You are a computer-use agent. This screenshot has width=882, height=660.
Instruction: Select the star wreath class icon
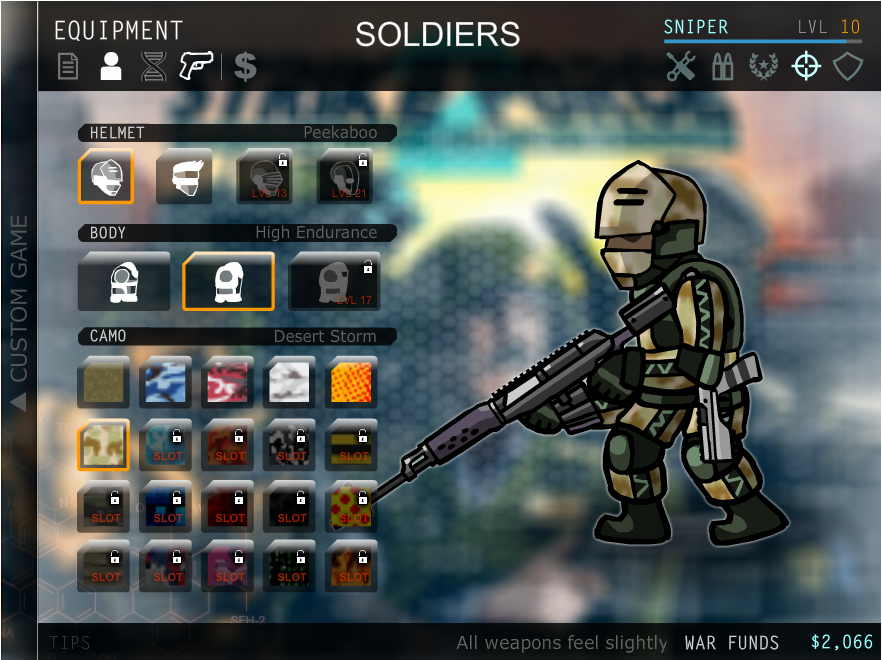tap(763, 67)
